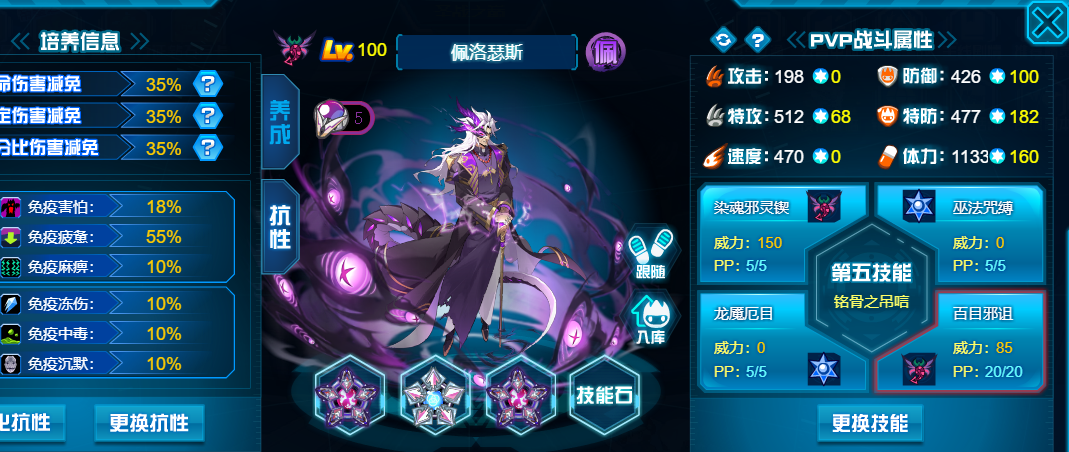Open the help icon beside PVP战斗属性
This screenshot has width=1069, height=452.
coord(759,40)
